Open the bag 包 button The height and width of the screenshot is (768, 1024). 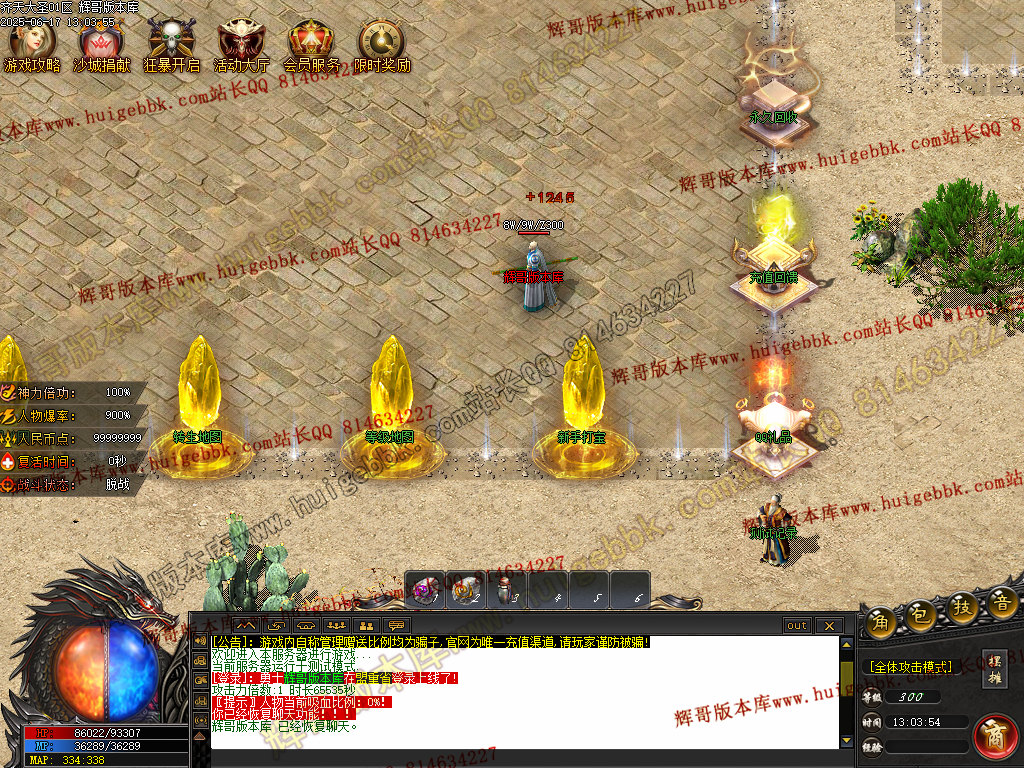[x=923, y=614]
